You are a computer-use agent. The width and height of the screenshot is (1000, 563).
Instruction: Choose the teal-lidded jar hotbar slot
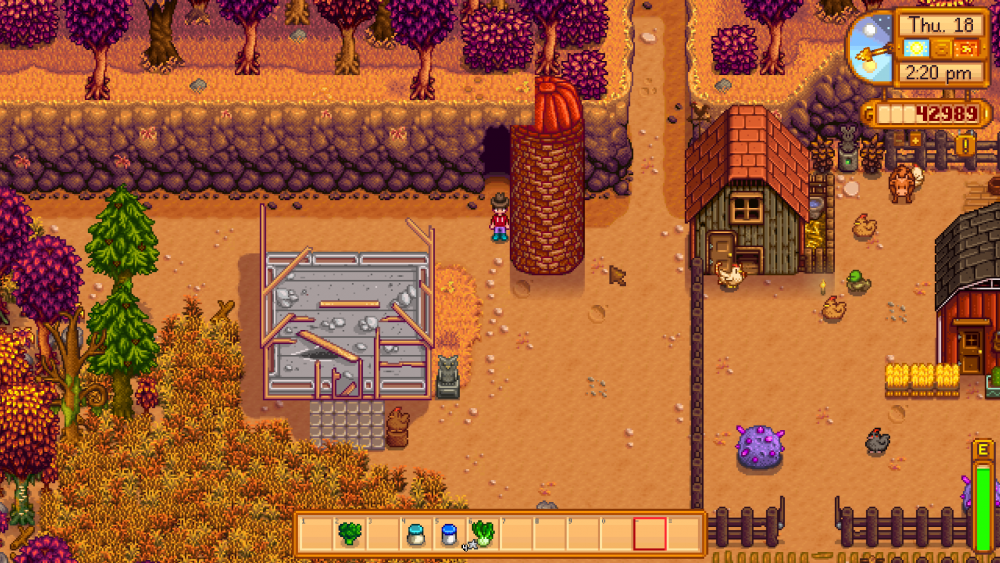pos(415,533)
